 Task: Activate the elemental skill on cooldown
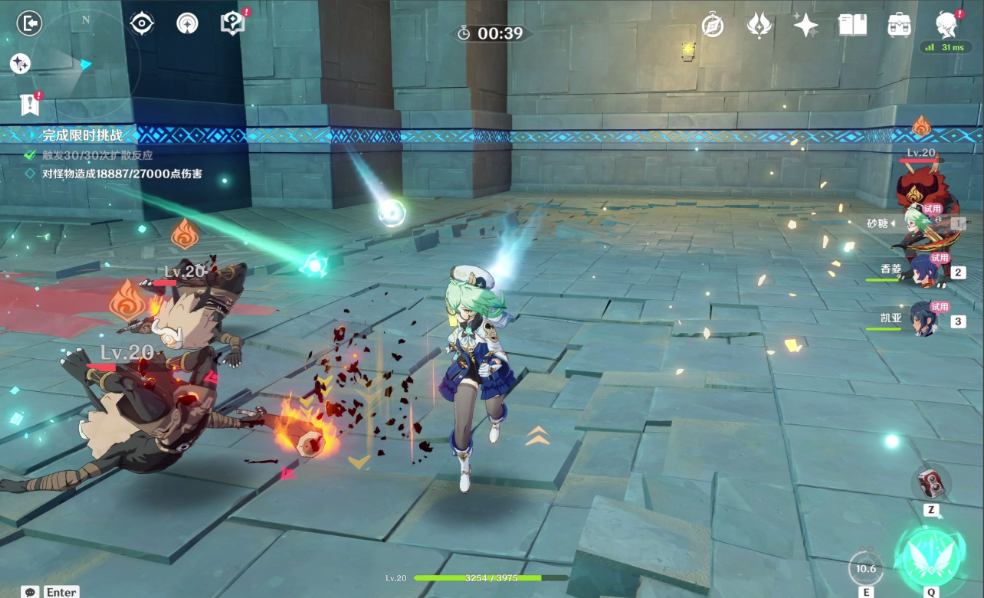click(866, 568)
